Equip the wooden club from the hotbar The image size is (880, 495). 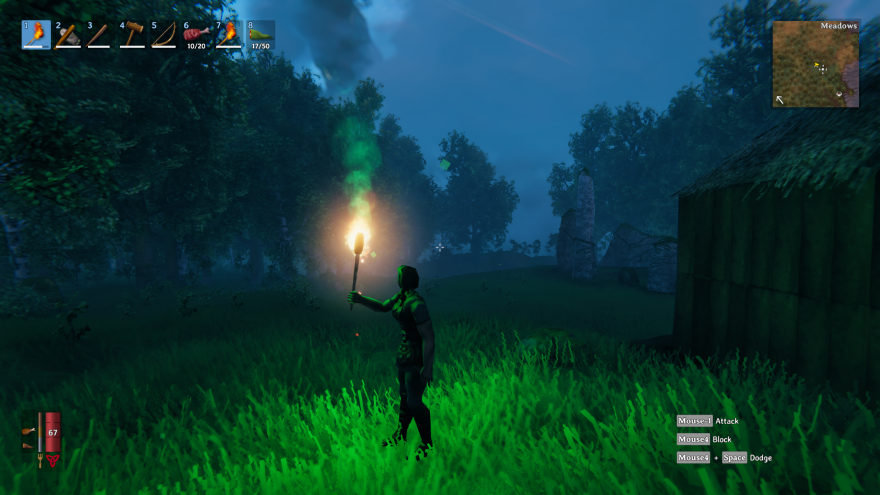pyautogui.click(x=99, y=35)
